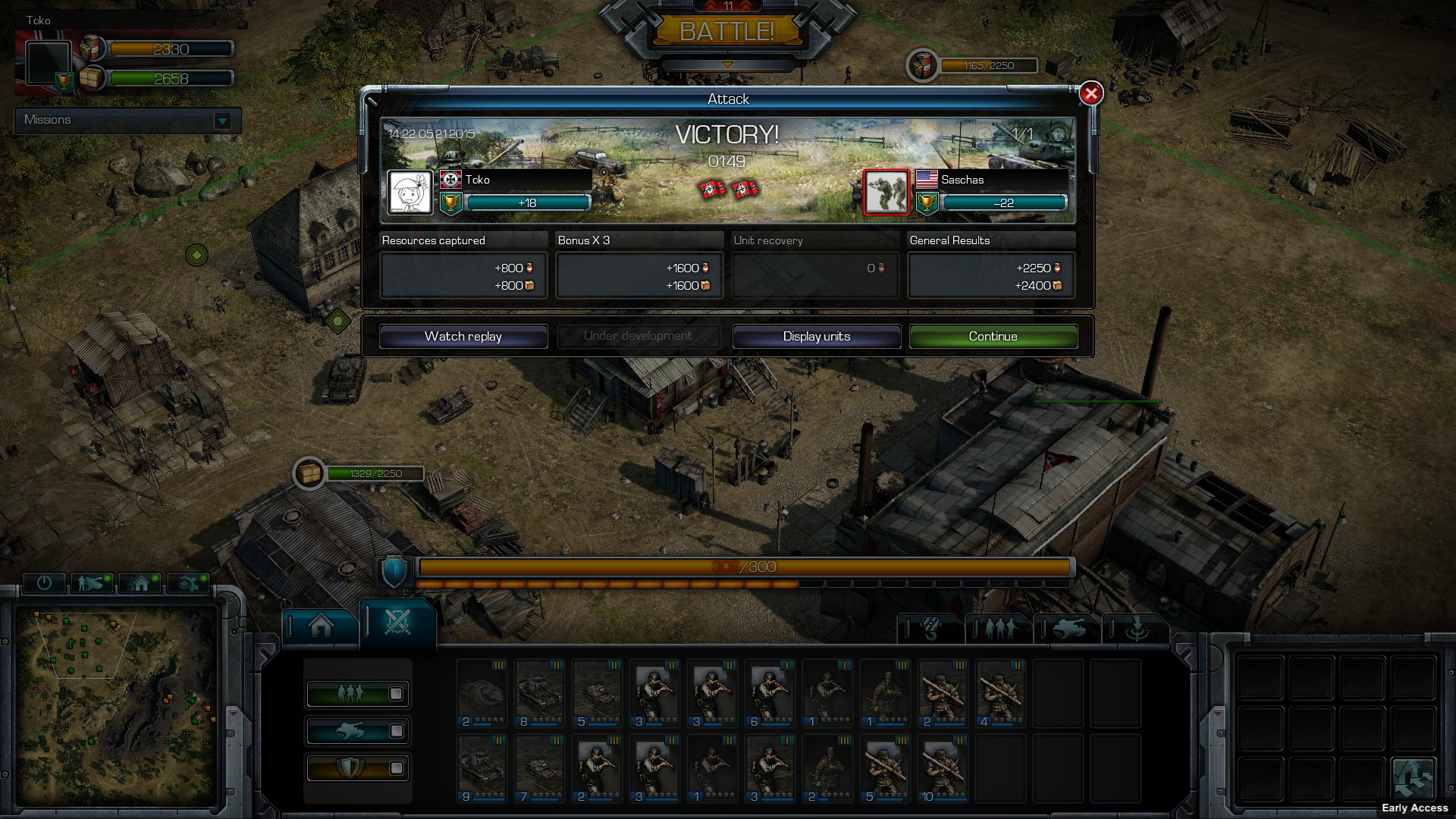Image resolution: width=1456 pixels, height=819 pixels.
Task: Toggle the tank group filter
Action: (x=357, y=730)
